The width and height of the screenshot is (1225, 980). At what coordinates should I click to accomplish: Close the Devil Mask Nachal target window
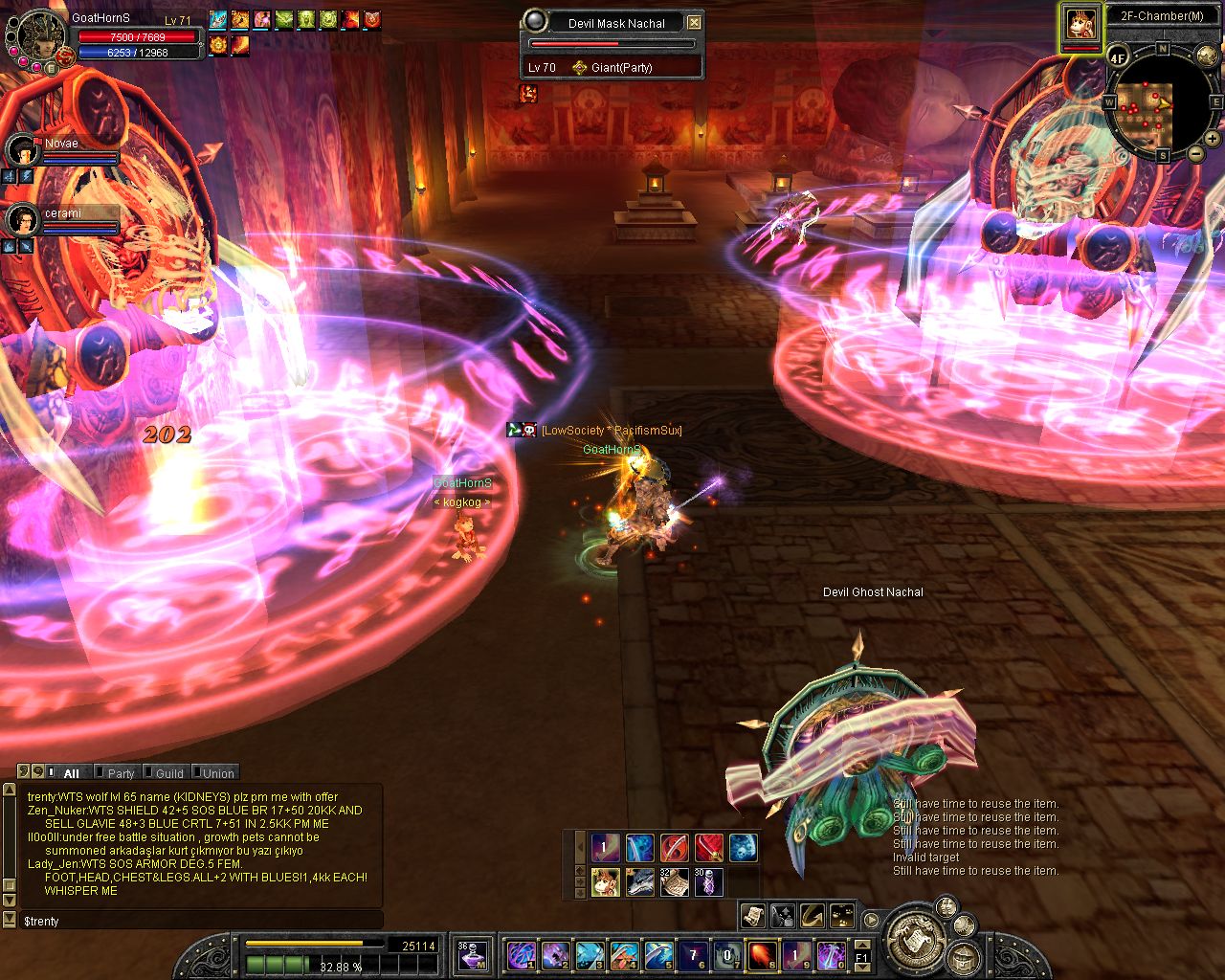tap(695, 23)
